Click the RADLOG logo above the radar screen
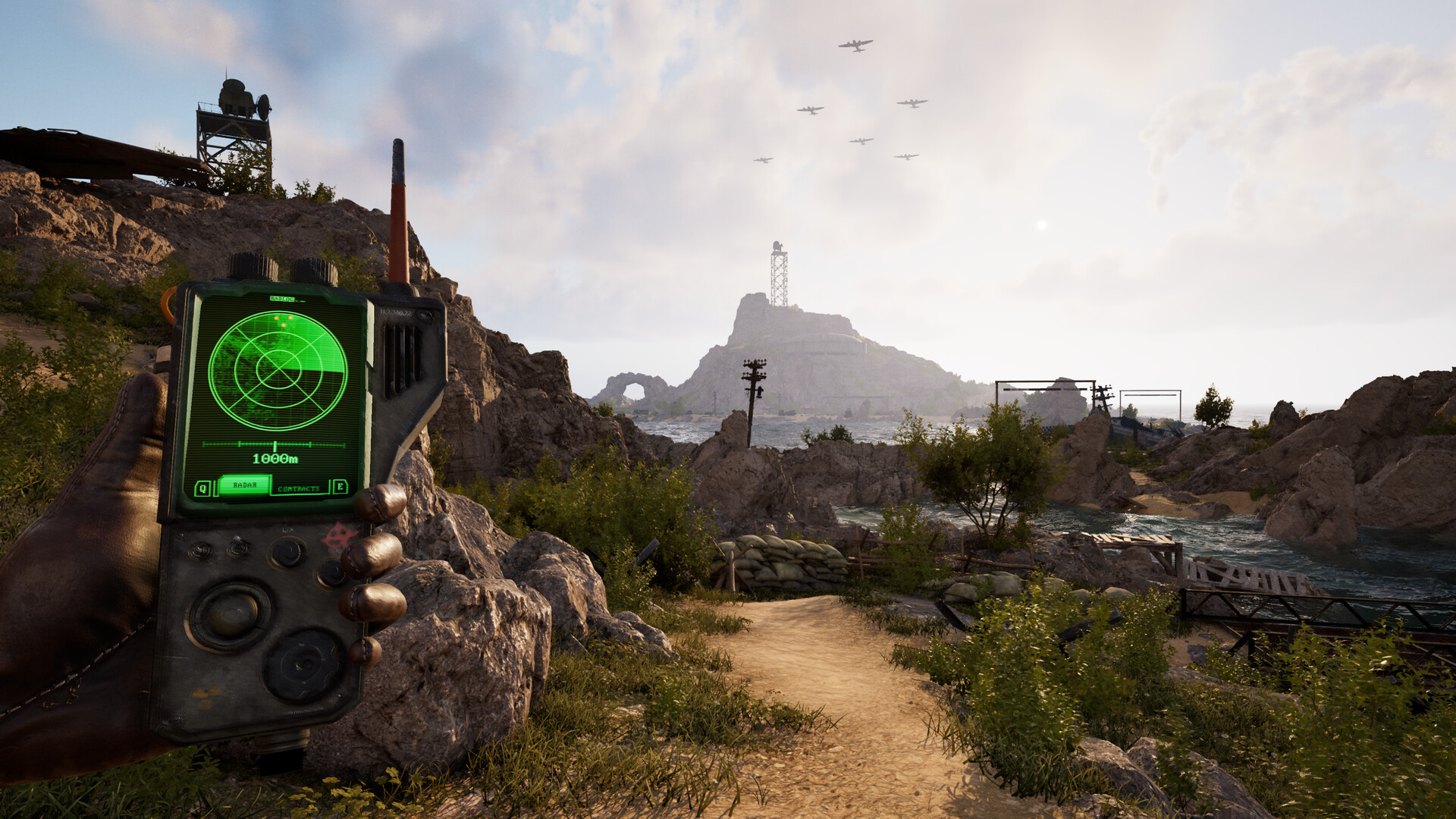 (x=281, y=300)
